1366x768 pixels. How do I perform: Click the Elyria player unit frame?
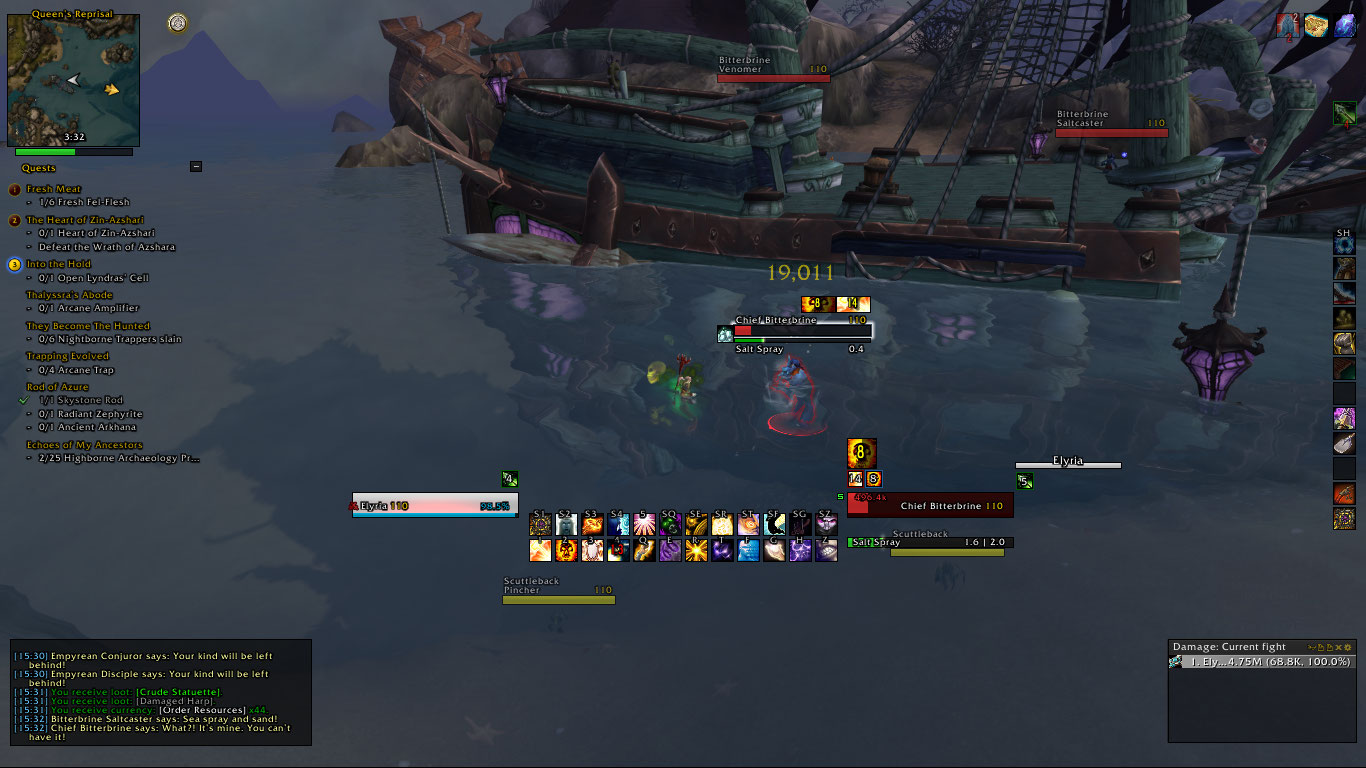tap(435, 507)
